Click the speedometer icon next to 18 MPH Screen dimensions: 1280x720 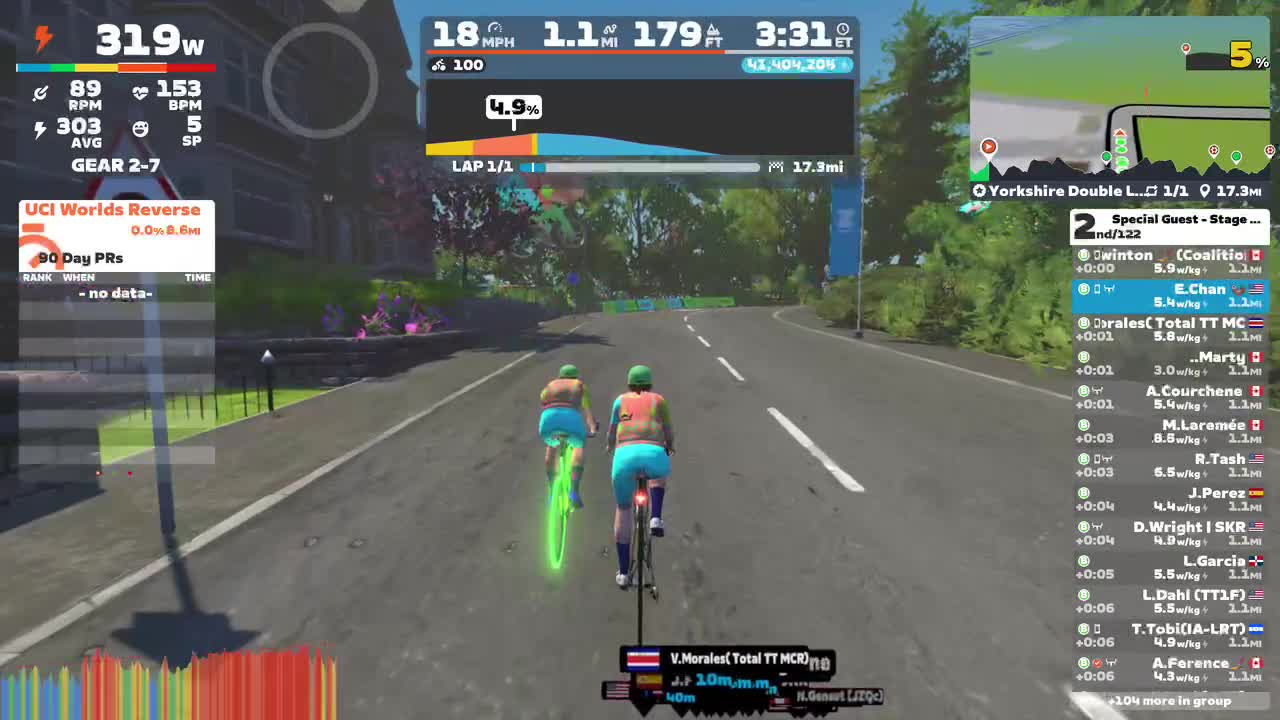coord(496,27)
